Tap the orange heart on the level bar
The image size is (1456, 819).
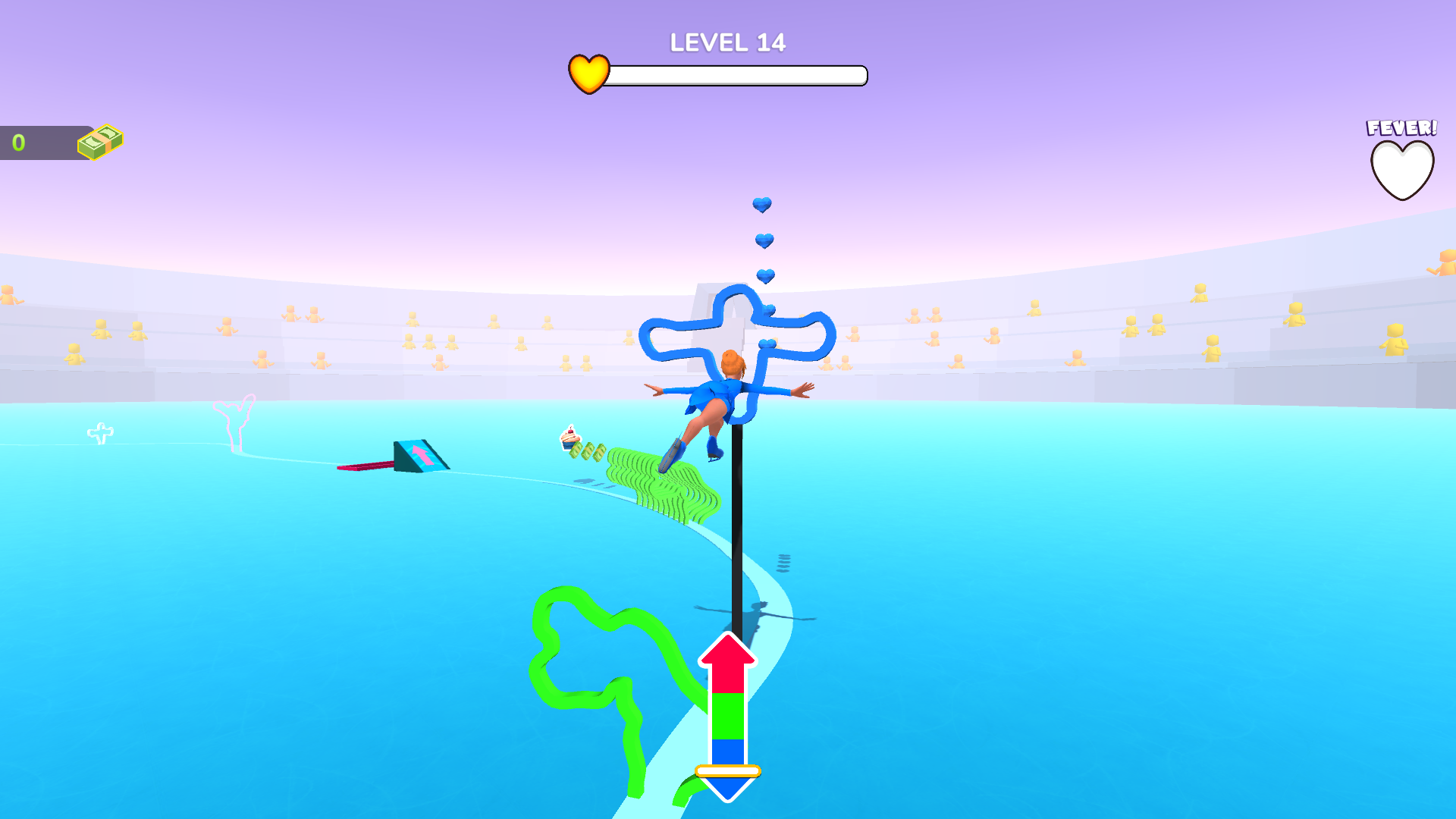[589, 73]
